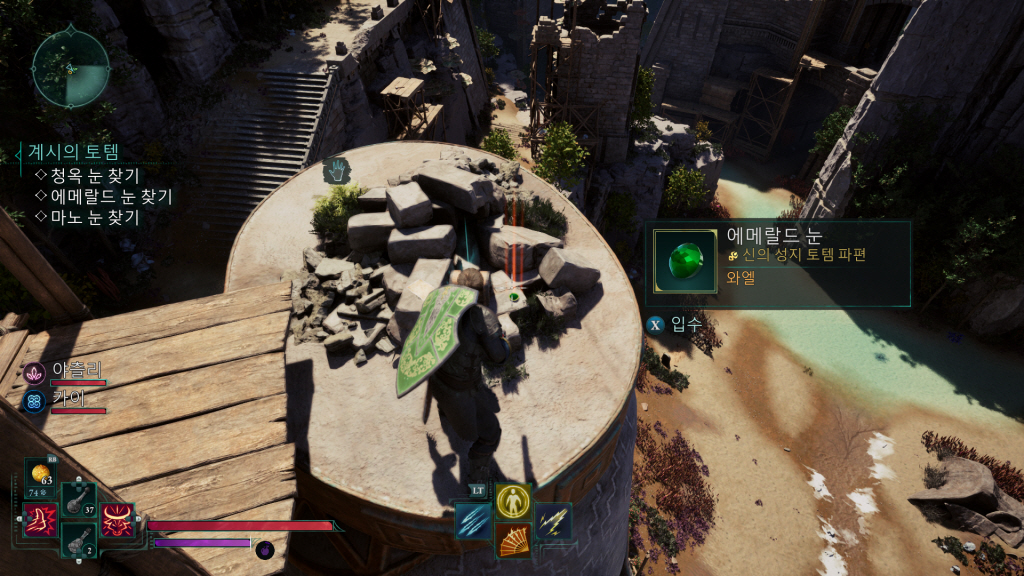Activate the lightning bolt companion ability
Image resolution: width=1024 pixels, height=576 pixels.
[553, 521]
